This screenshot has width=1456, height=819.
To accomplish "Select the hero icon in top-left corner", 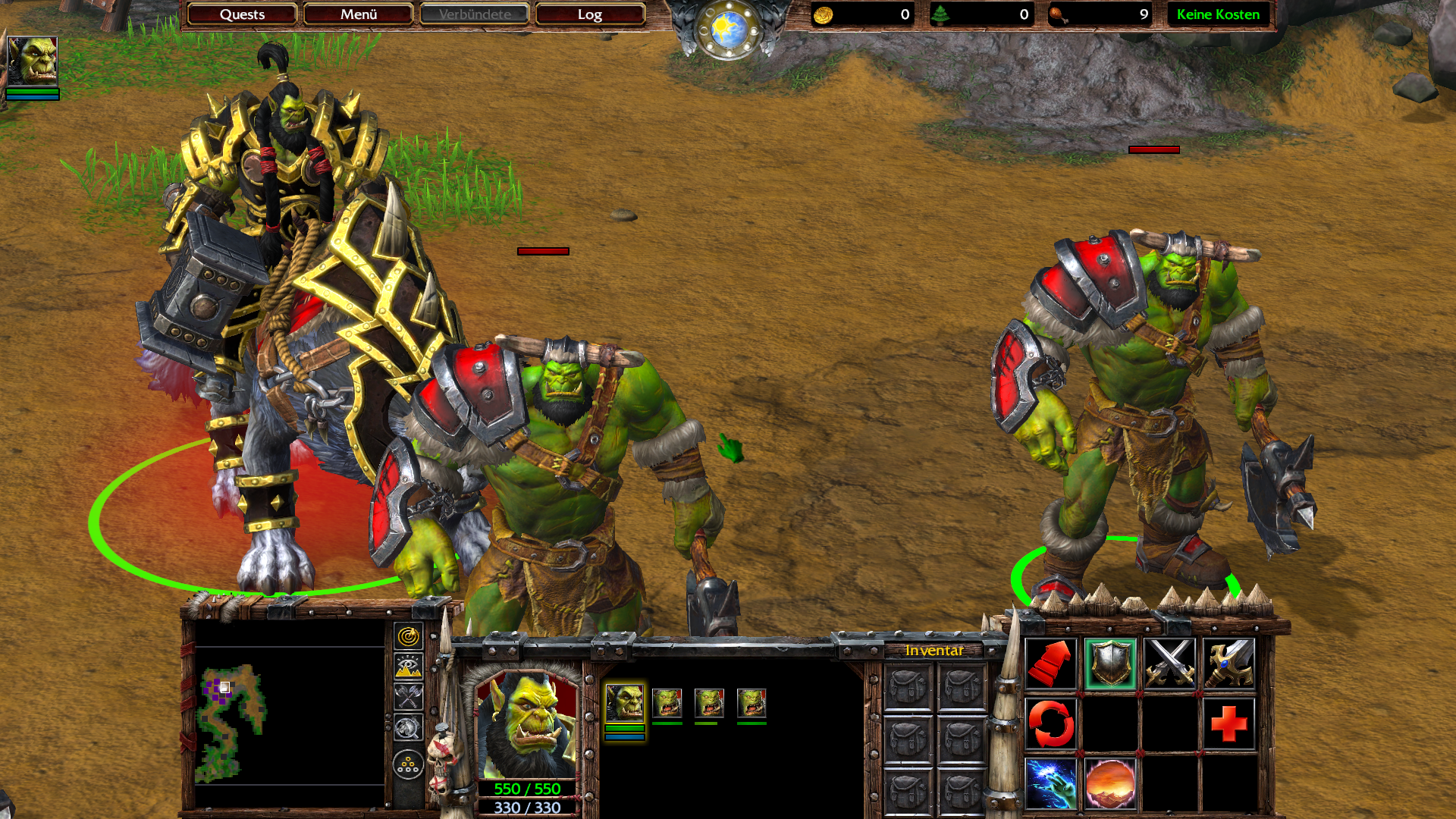I will coord(32,61).
